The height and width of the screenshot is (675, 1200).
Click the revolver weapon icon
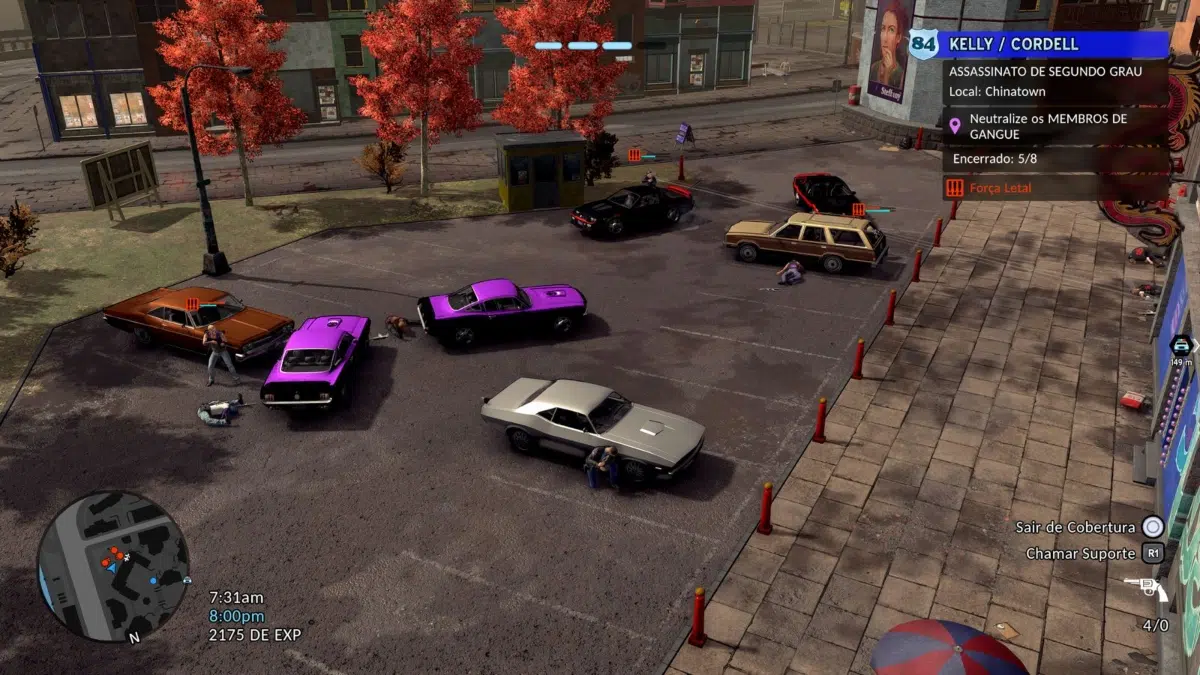[1146, 589]
